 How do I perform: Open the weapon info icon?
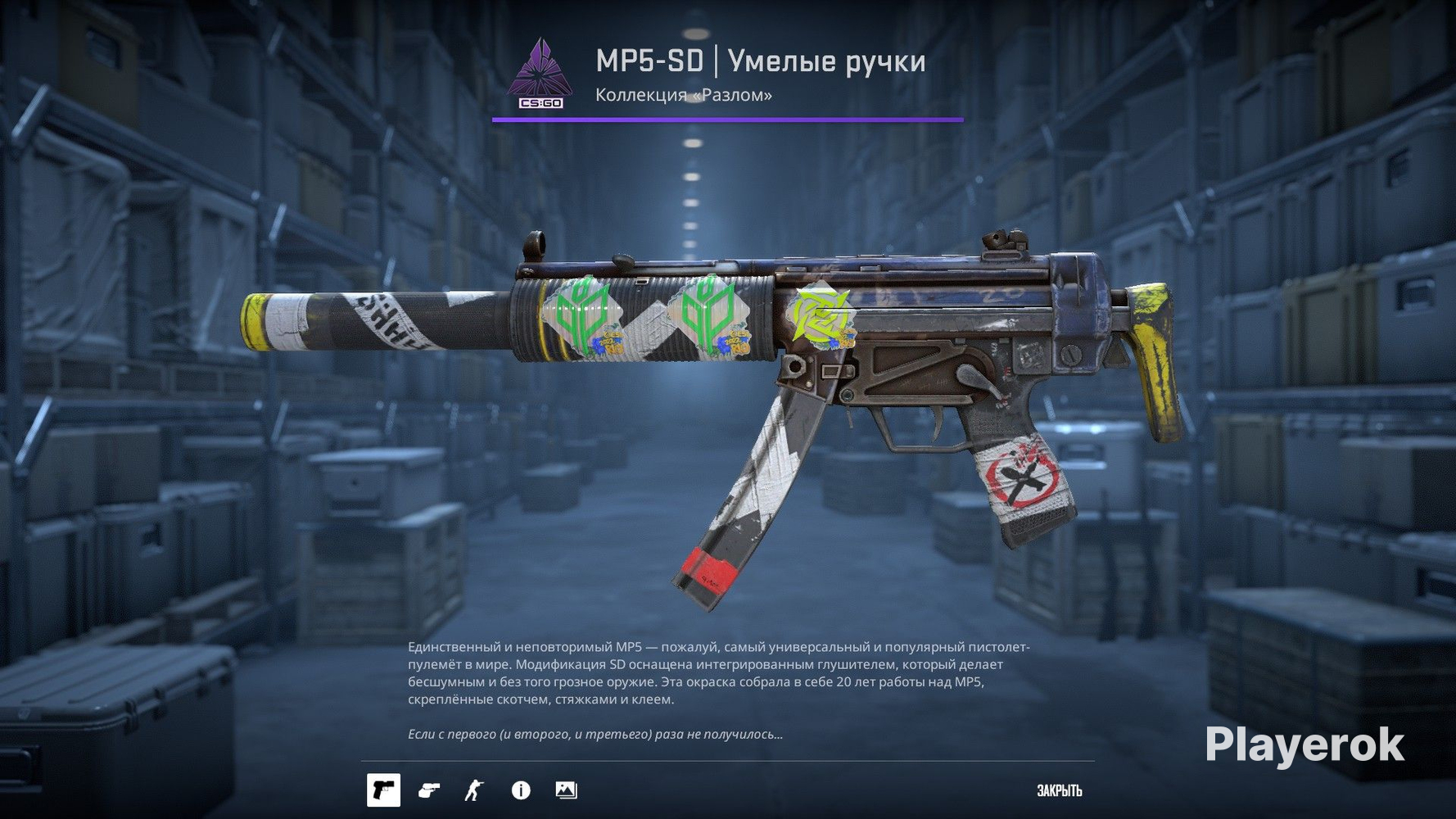pyautogui.click(x=519, y=791)
